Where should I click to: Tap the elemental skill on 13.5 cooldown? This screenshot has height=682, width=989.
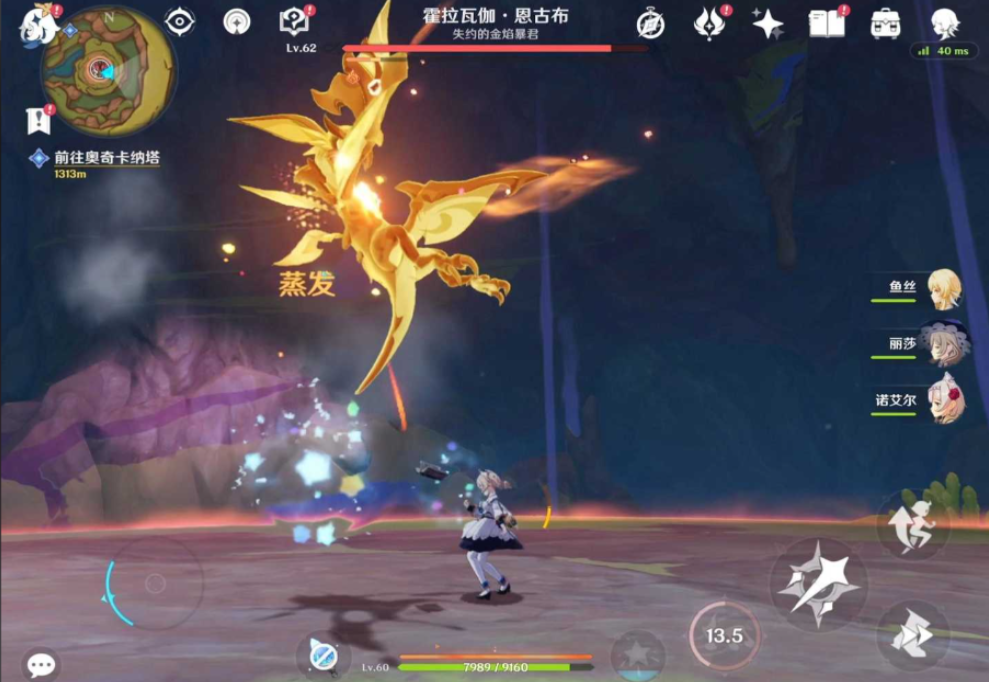[x=723, y=635]
